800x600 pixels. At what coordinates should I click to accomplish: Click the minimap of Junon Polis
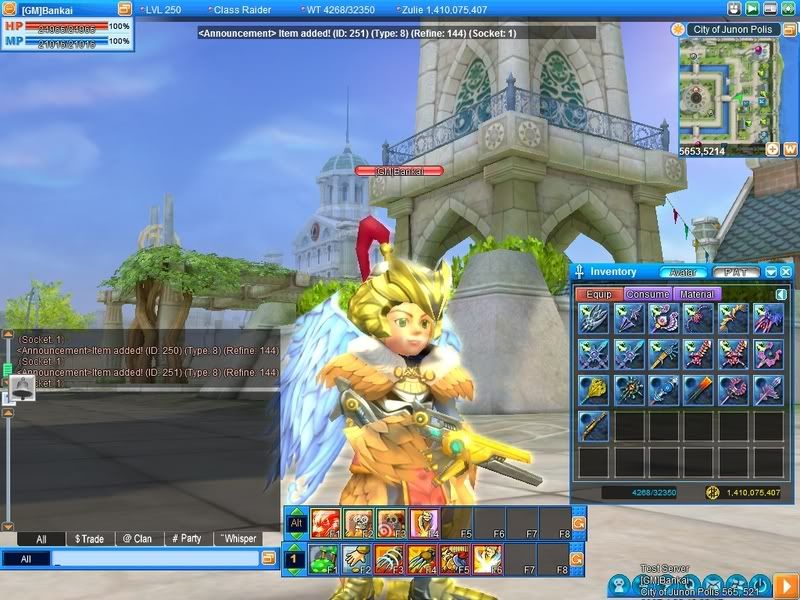725,90
